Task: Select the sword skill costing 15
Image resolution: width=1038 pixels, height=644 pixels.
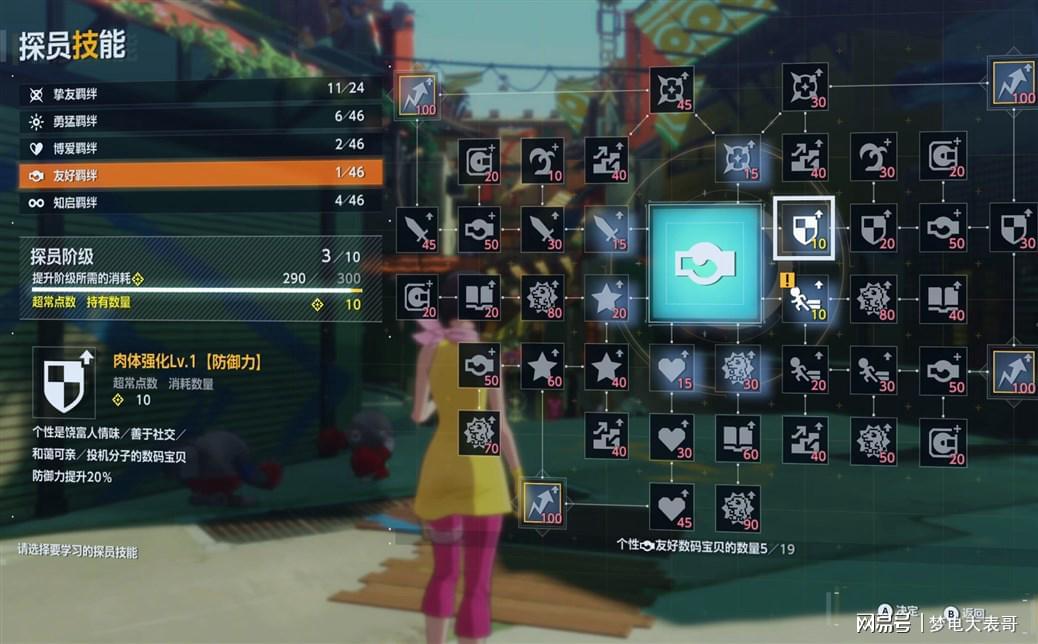Action: 606,228
